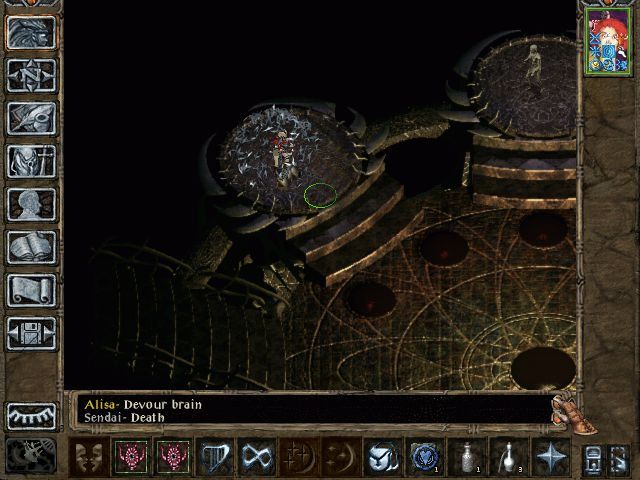The image size is (640, 480).
Task: Use the blue circular emblem quick slot
Action: click(x=423, y=458)
